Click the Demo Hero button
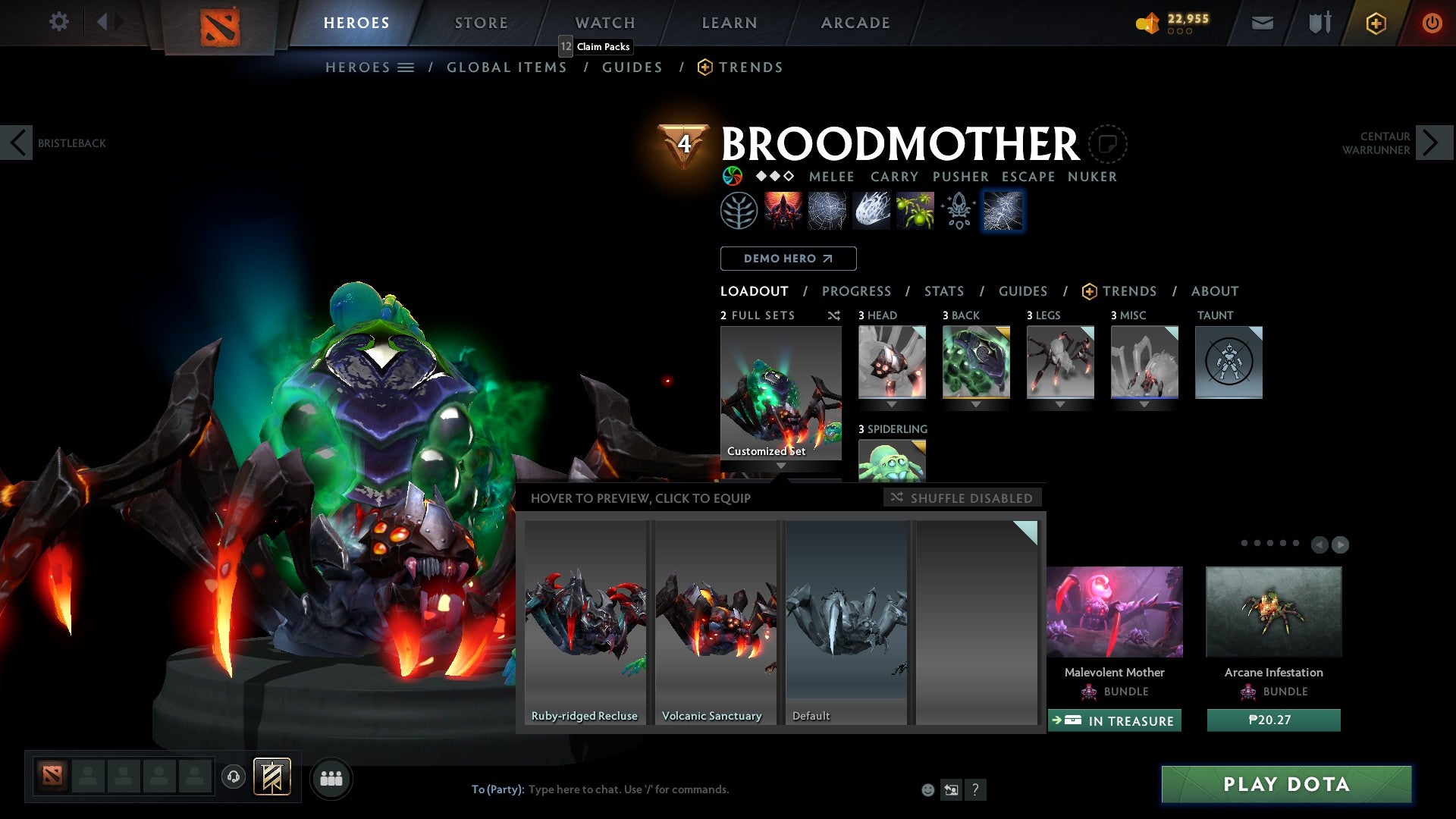 tap(788, 259)
